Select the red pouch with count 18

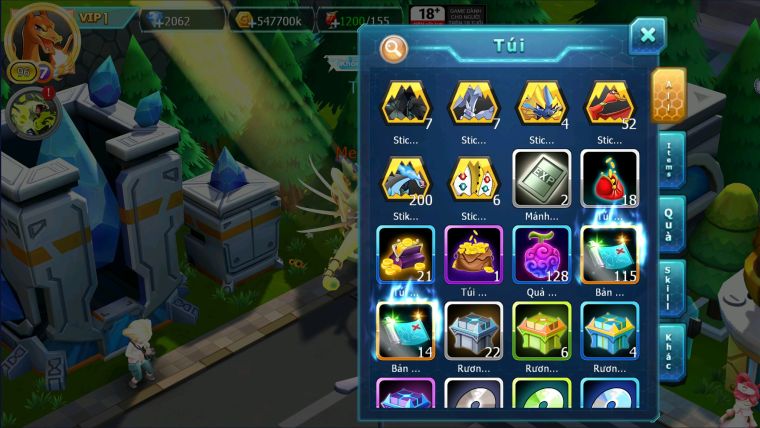609,179
